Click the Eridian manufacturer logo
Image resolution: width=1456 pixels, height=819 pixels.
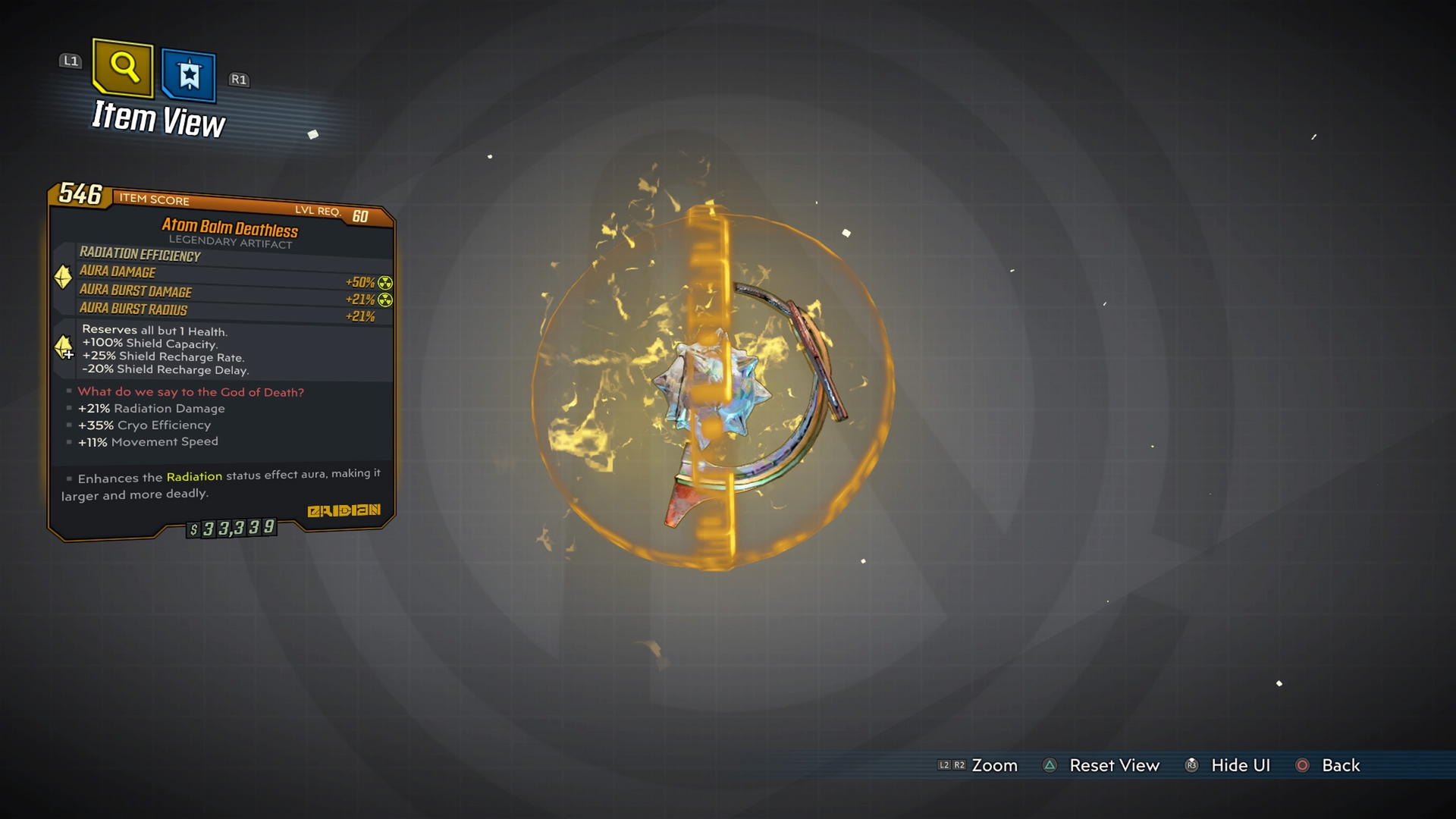[x=343, y=512]
